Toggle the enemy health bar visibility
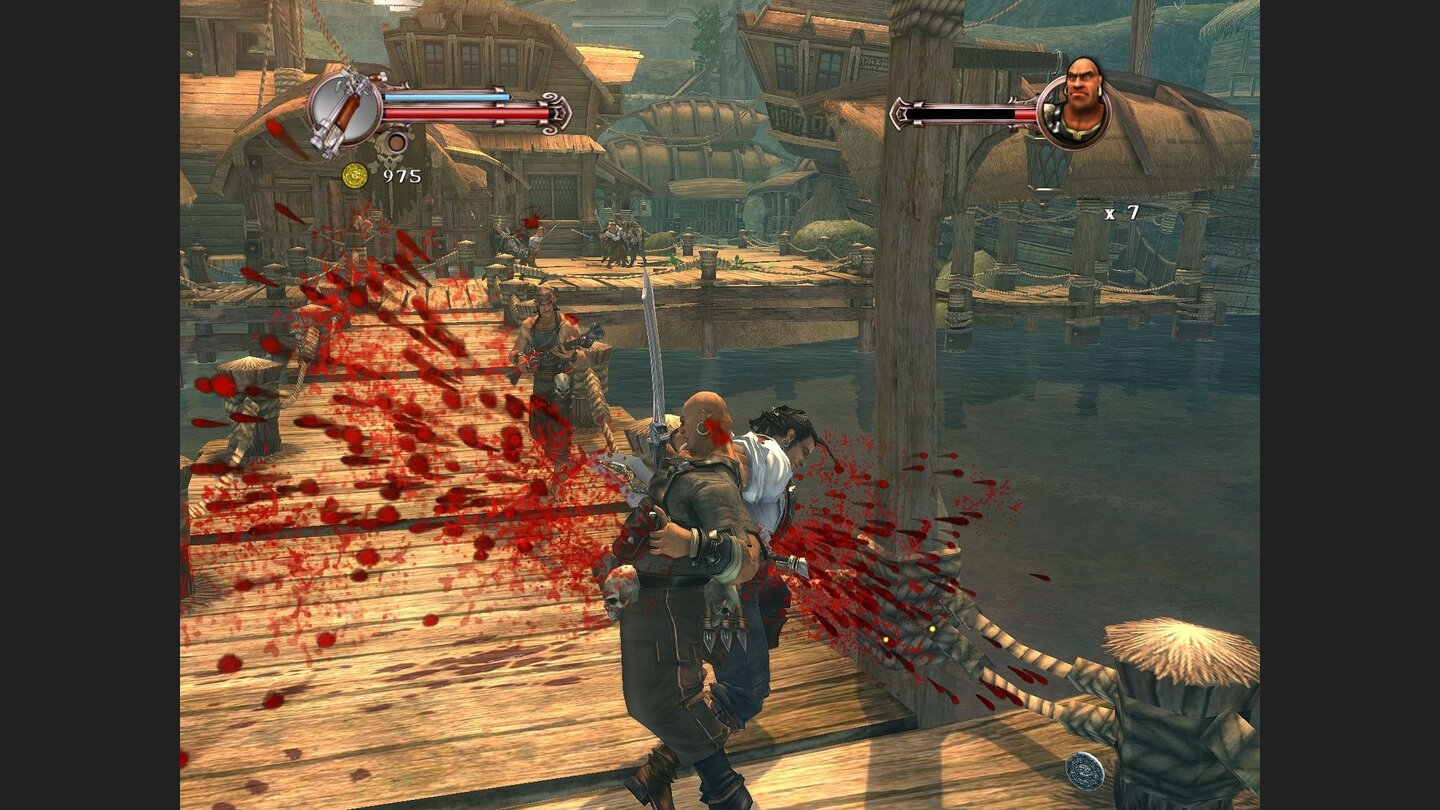 pos(964,114)
